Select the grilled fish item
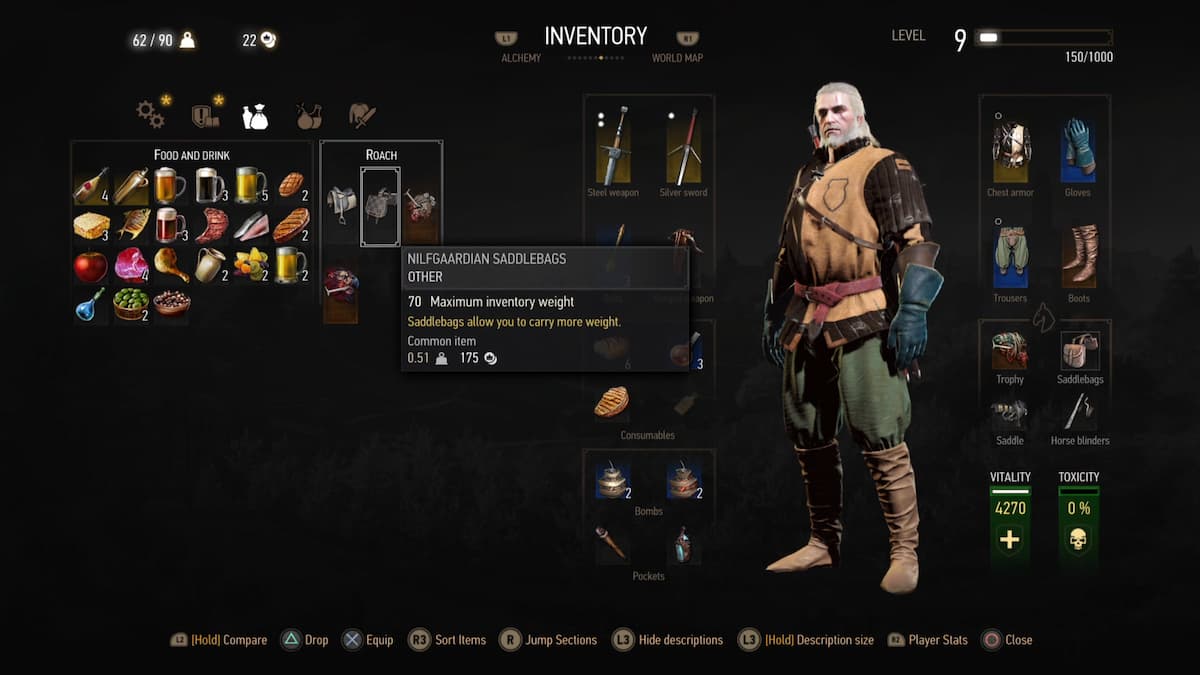 pos(132,225)
